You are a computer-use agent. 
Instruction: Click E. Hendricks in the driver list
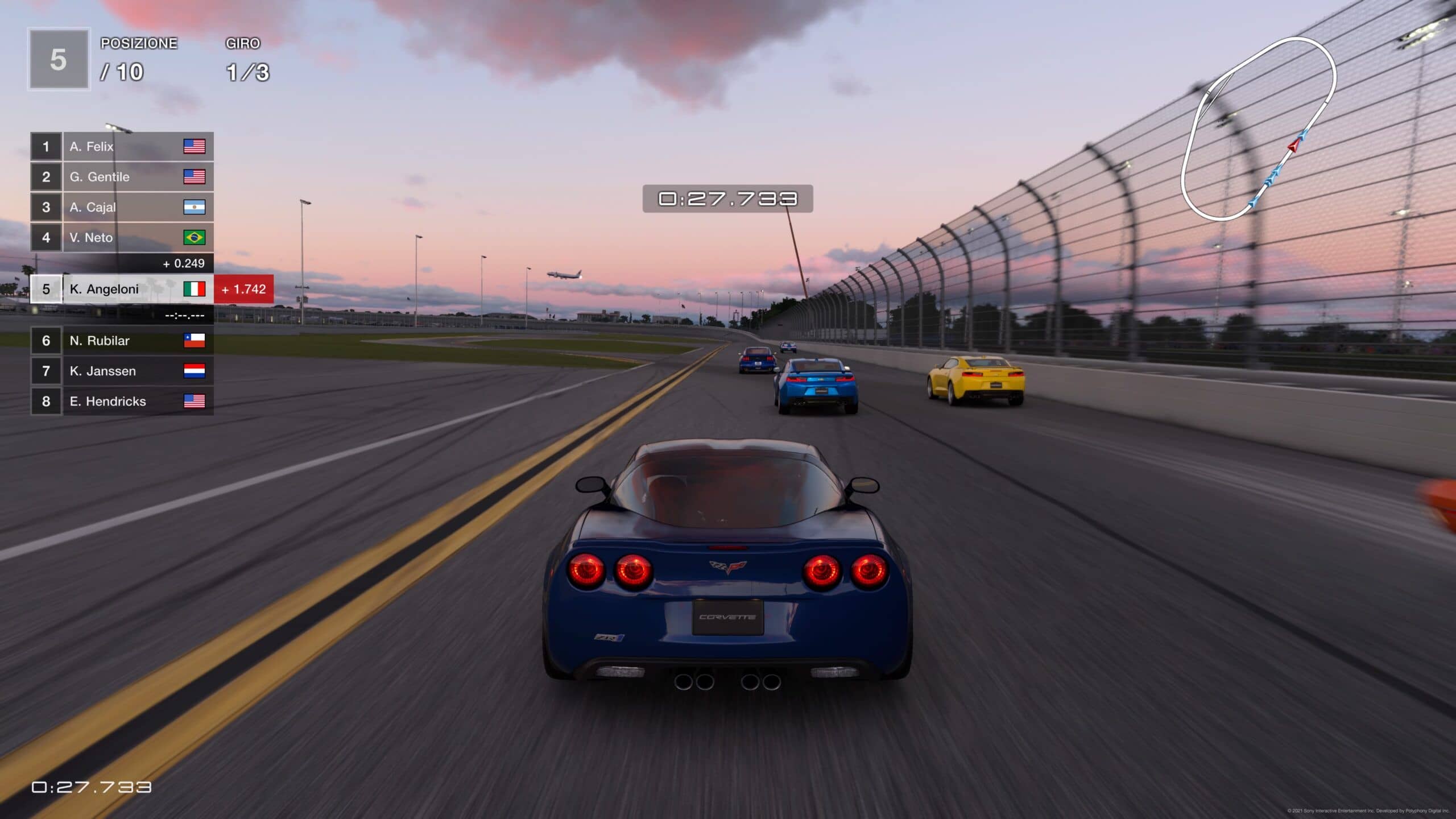pyautogui.click(x=122, y=402)
